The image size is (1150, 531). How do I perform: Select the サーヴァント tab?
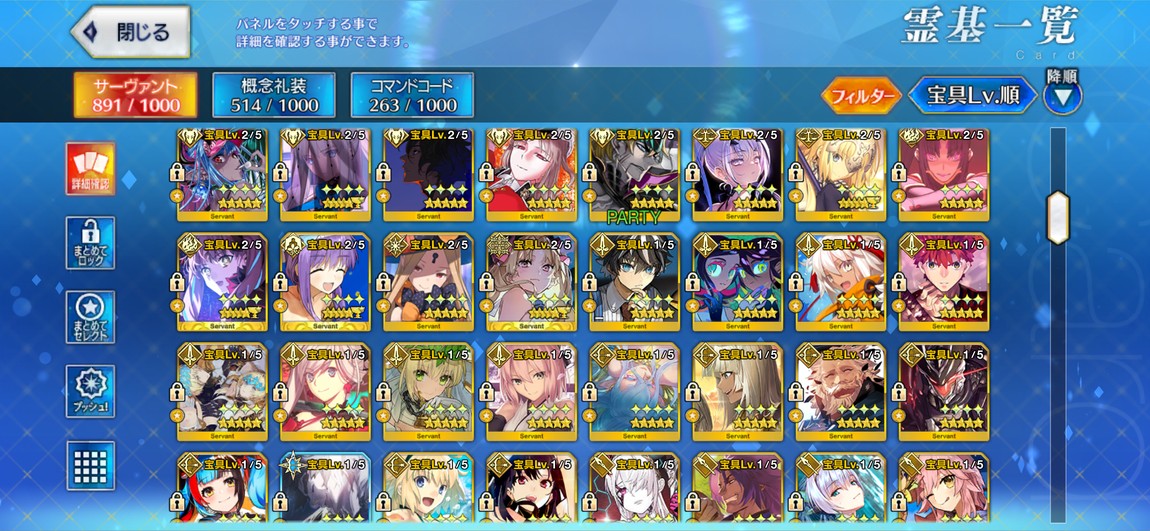136,95
